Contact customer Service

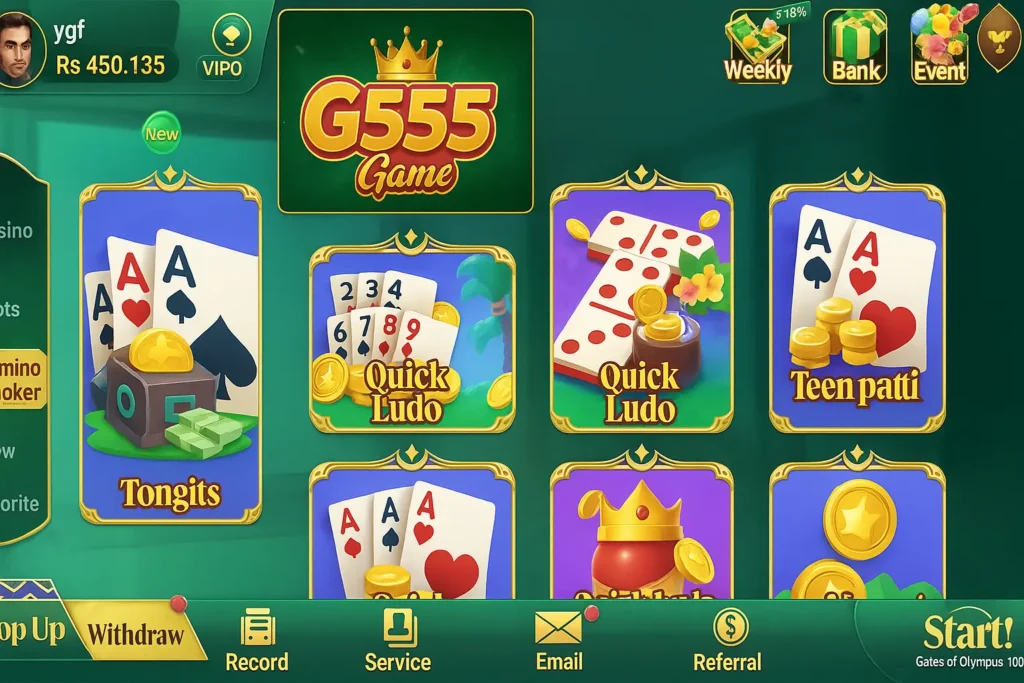coord(398,640)
